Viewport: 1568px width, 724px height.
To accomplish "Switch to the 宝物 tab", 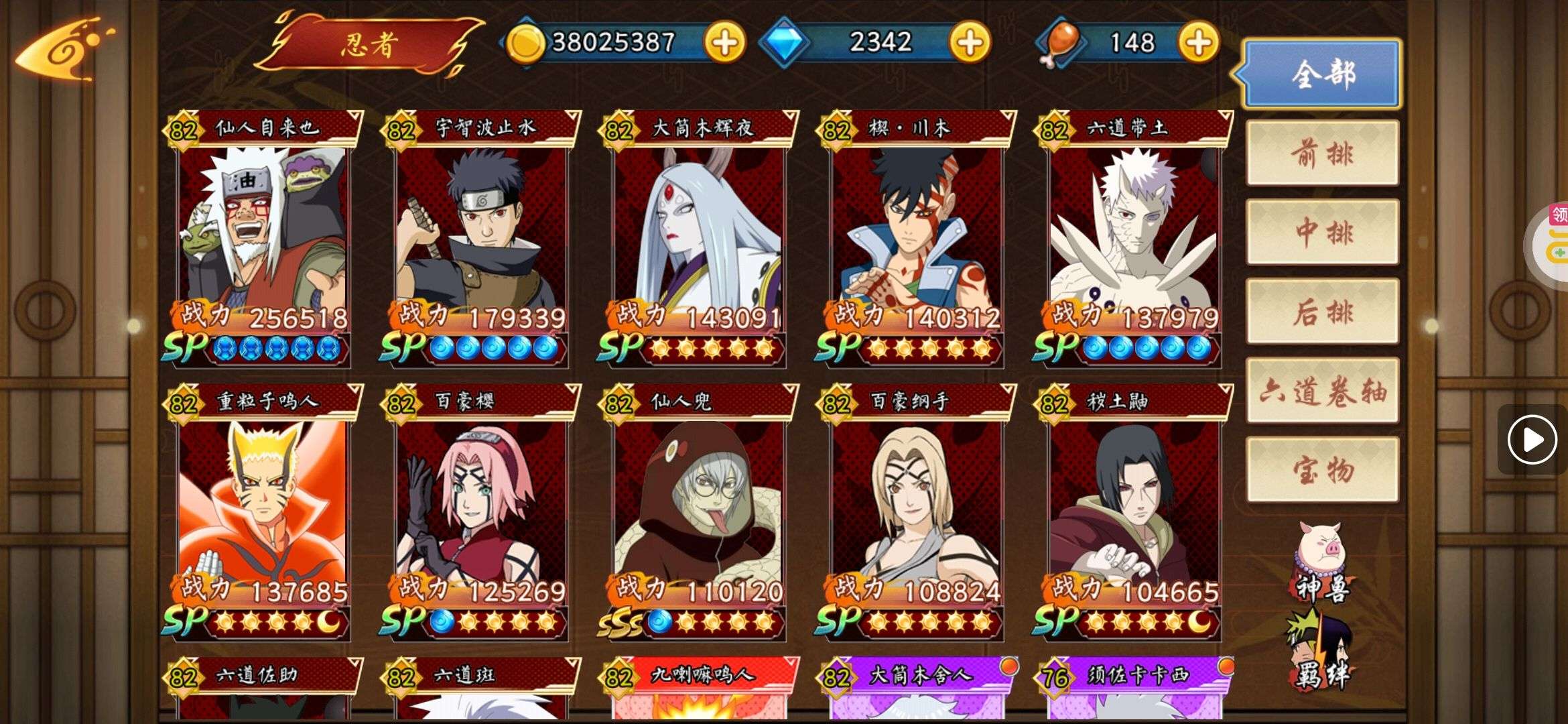I will [x=1322, y=470].
